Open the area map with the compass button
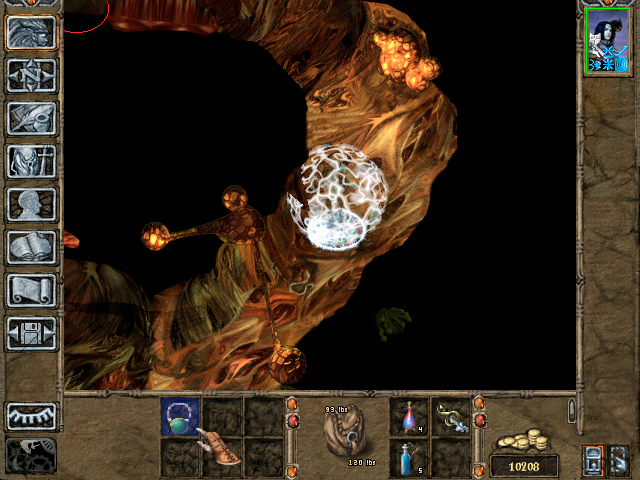Screen dimensions: 640x480 click(31, 75)
